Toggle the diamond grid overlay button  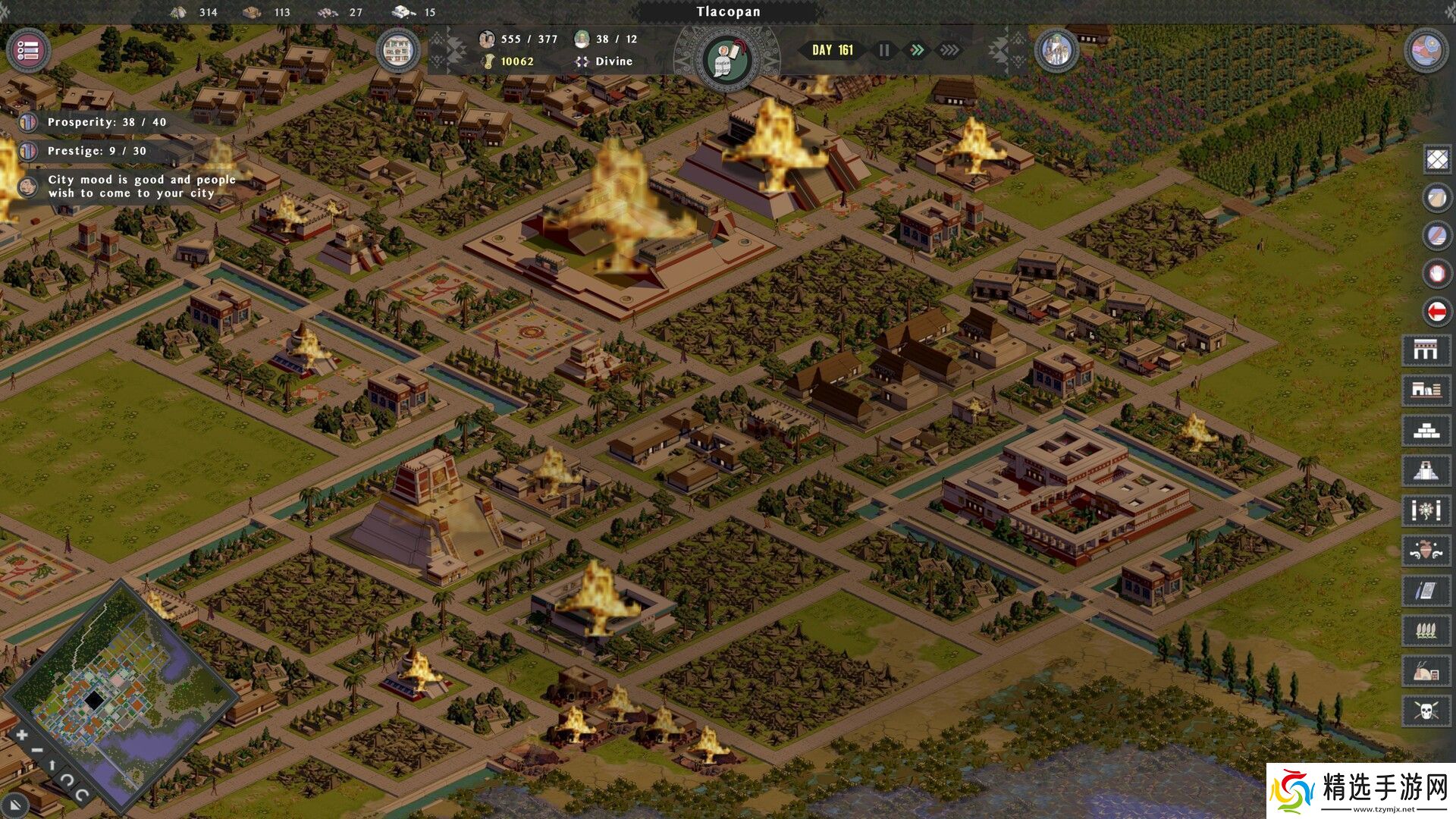(1437, 159)
